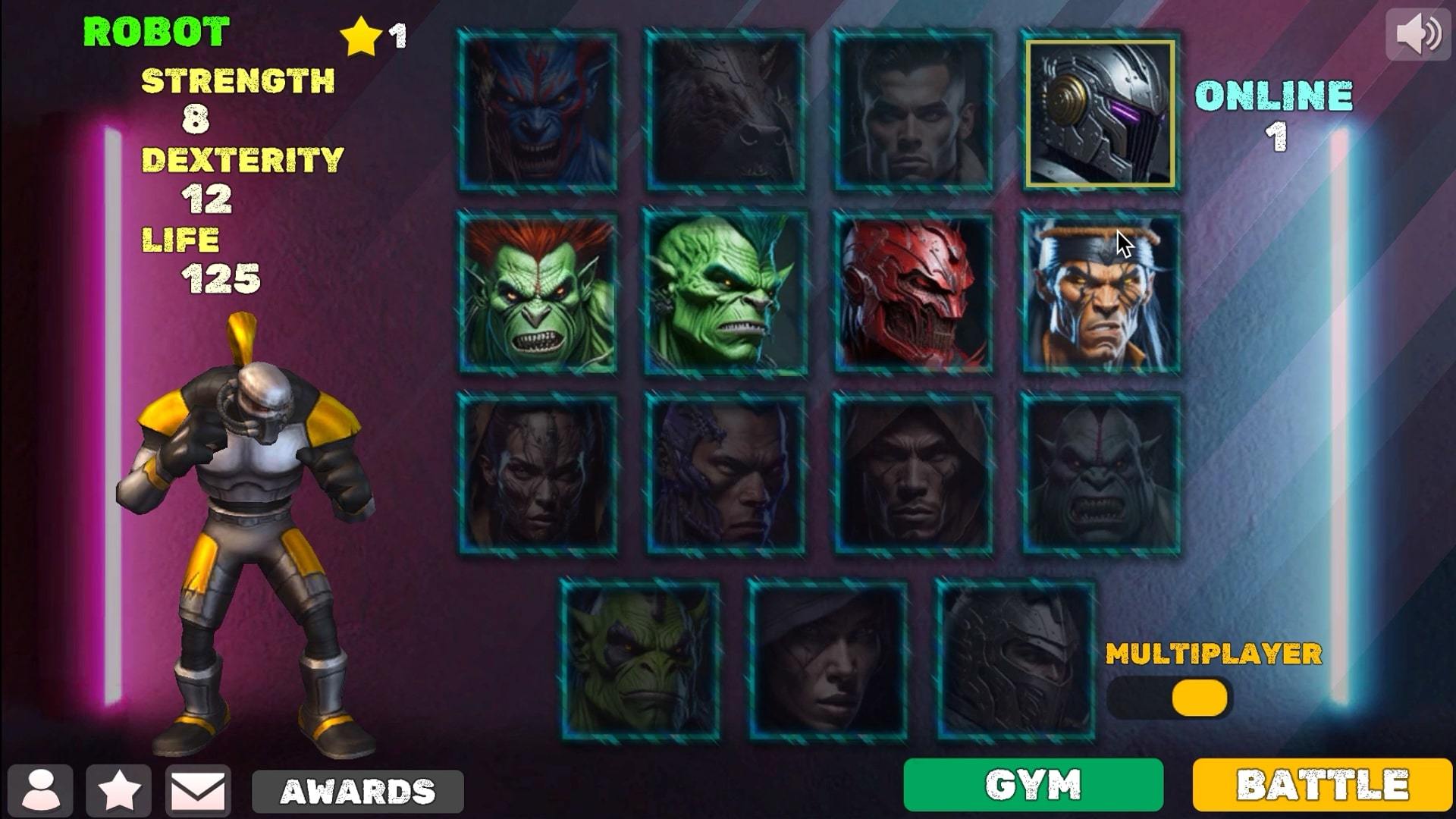Choose the headband fighter in the second row
The width and height of the screenshot is (1456, 819).
coord(1101,292)
